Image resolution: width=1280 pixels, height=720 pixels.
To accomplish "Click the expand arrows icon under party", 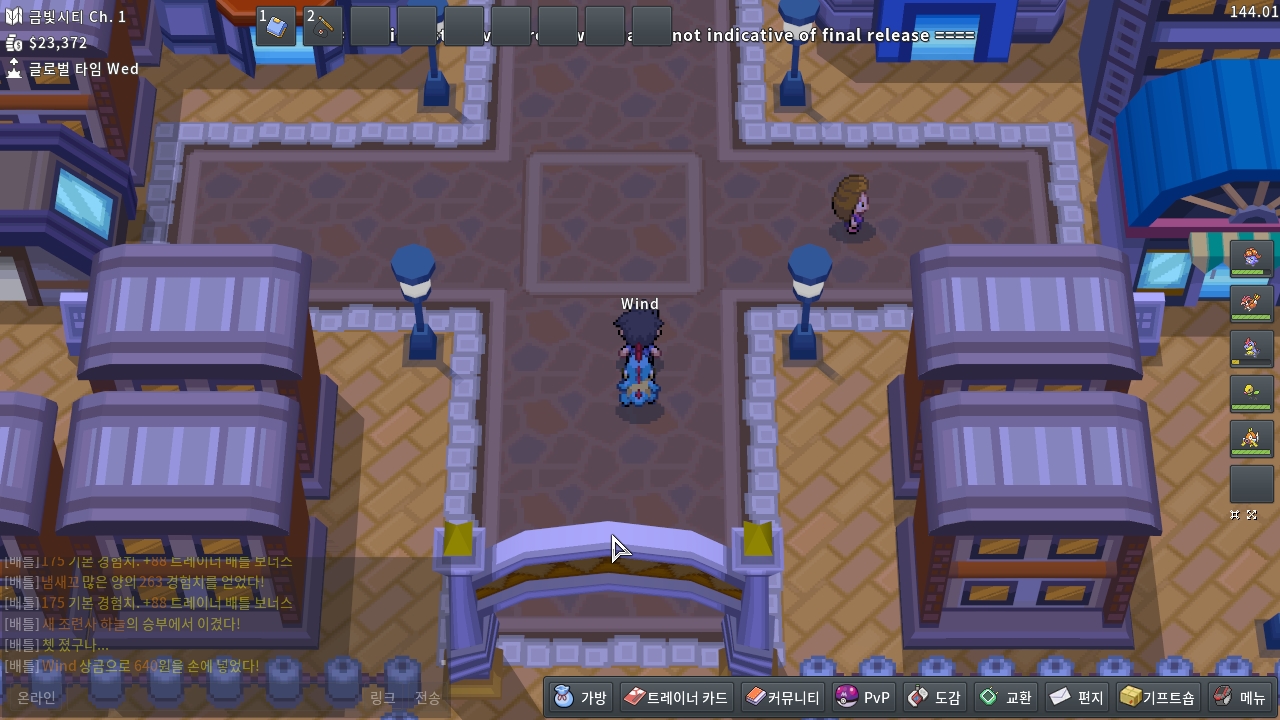I will click(1252, 515).
